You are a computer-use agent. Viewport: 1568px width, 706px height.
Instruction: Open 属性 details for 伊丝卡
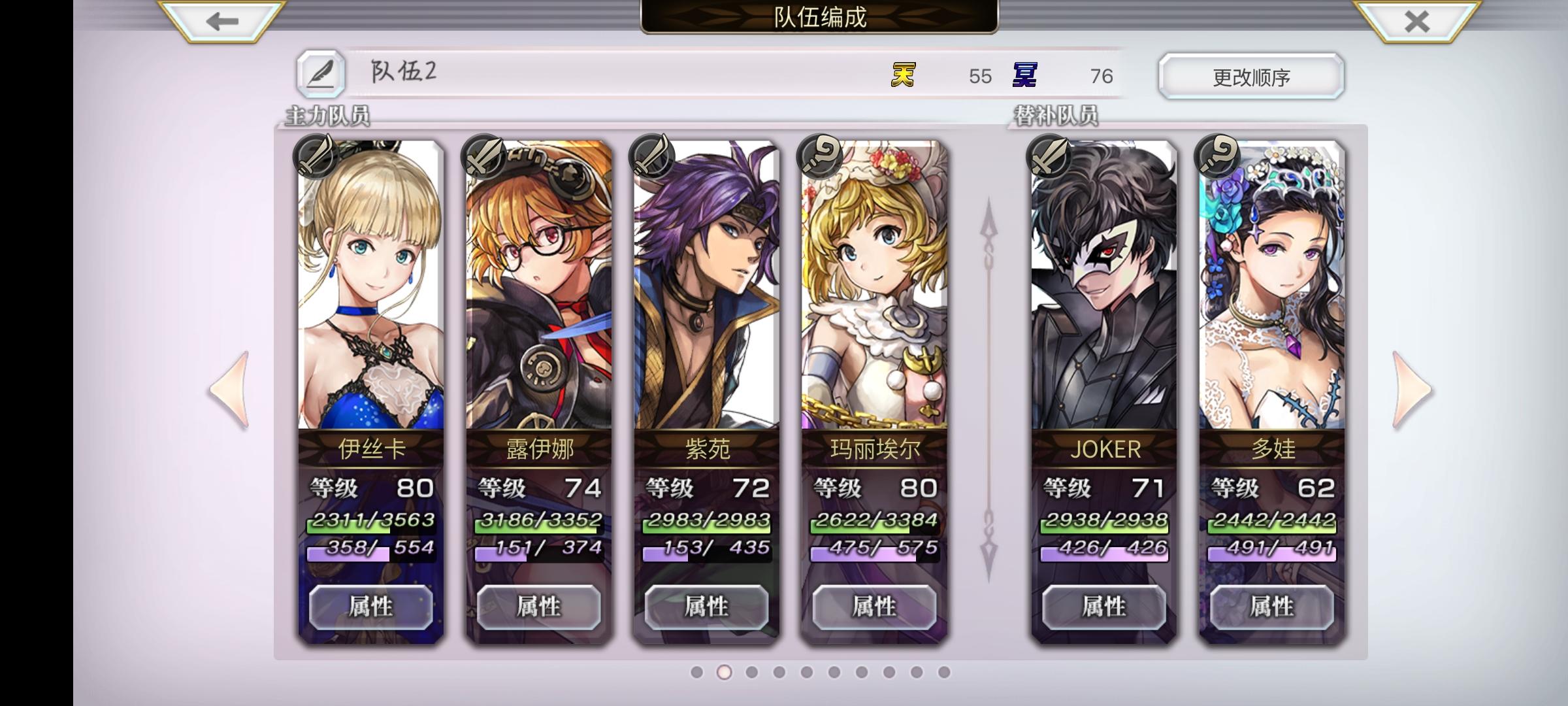370,607
